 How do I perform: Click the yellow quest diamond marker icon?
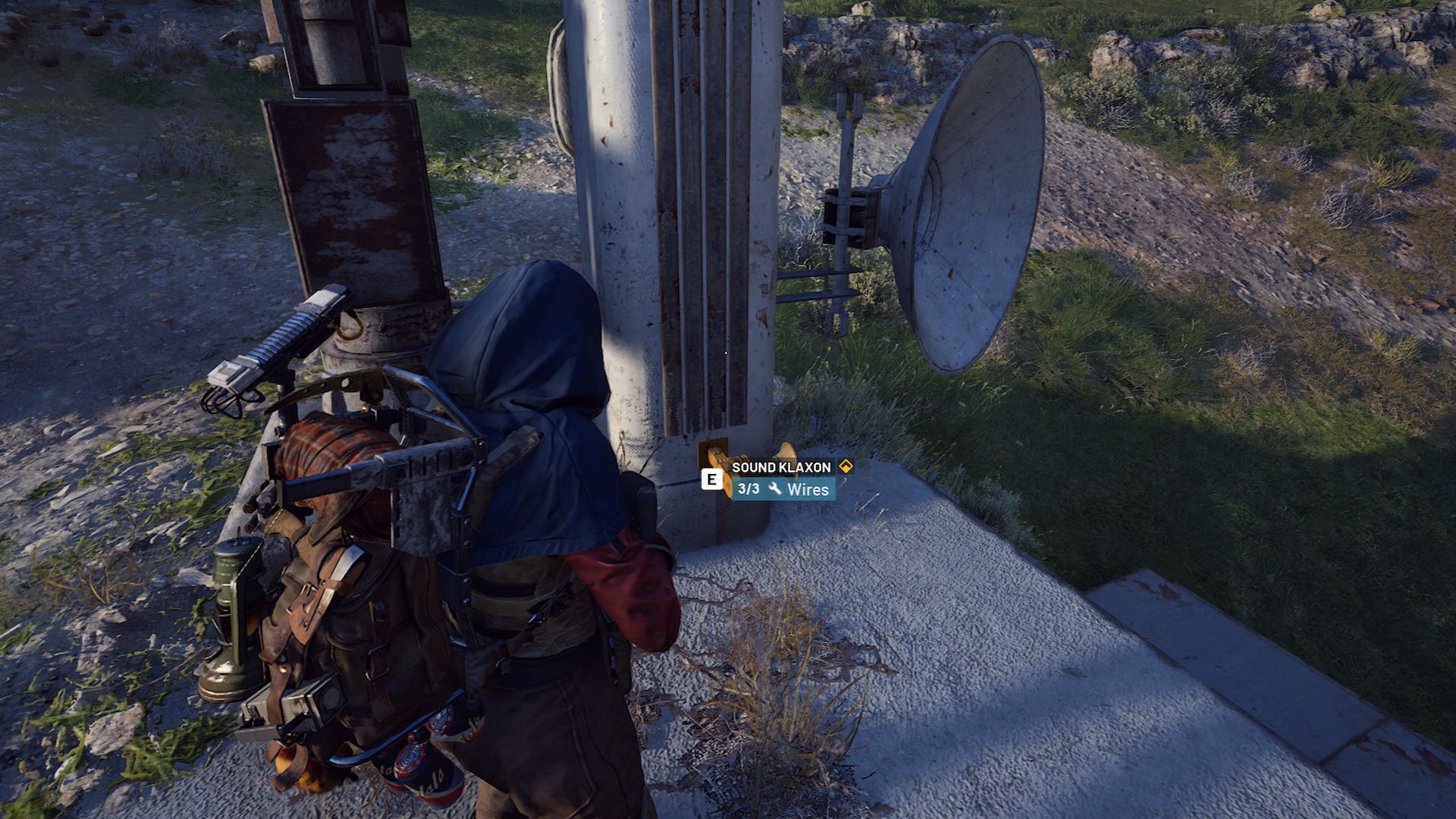point(846,466)
